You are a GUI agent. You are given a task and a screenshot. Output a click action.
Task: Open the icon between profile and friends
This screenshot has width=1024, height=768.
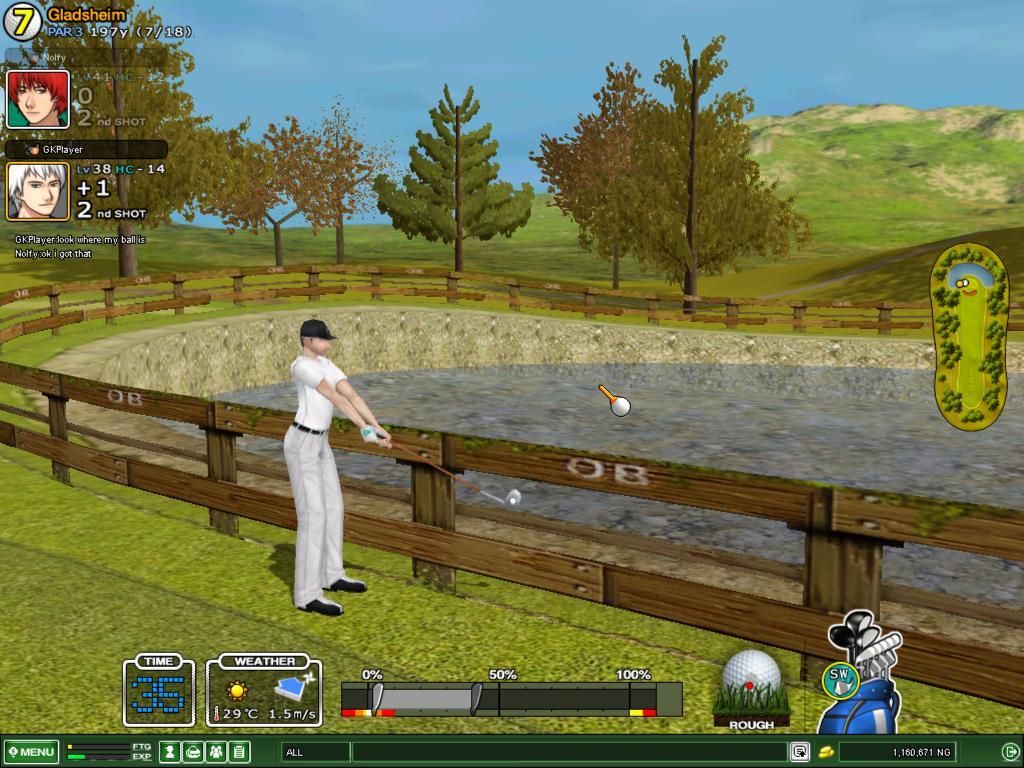click(x=193, y=752)
